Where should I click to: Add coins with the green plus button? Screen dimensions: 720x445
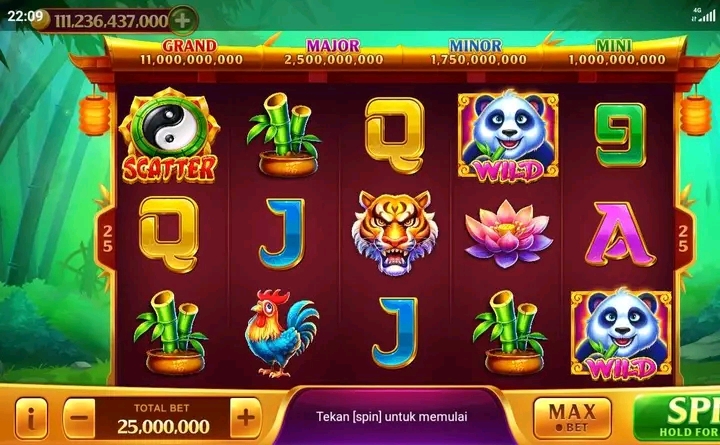(x=182, y=19)
